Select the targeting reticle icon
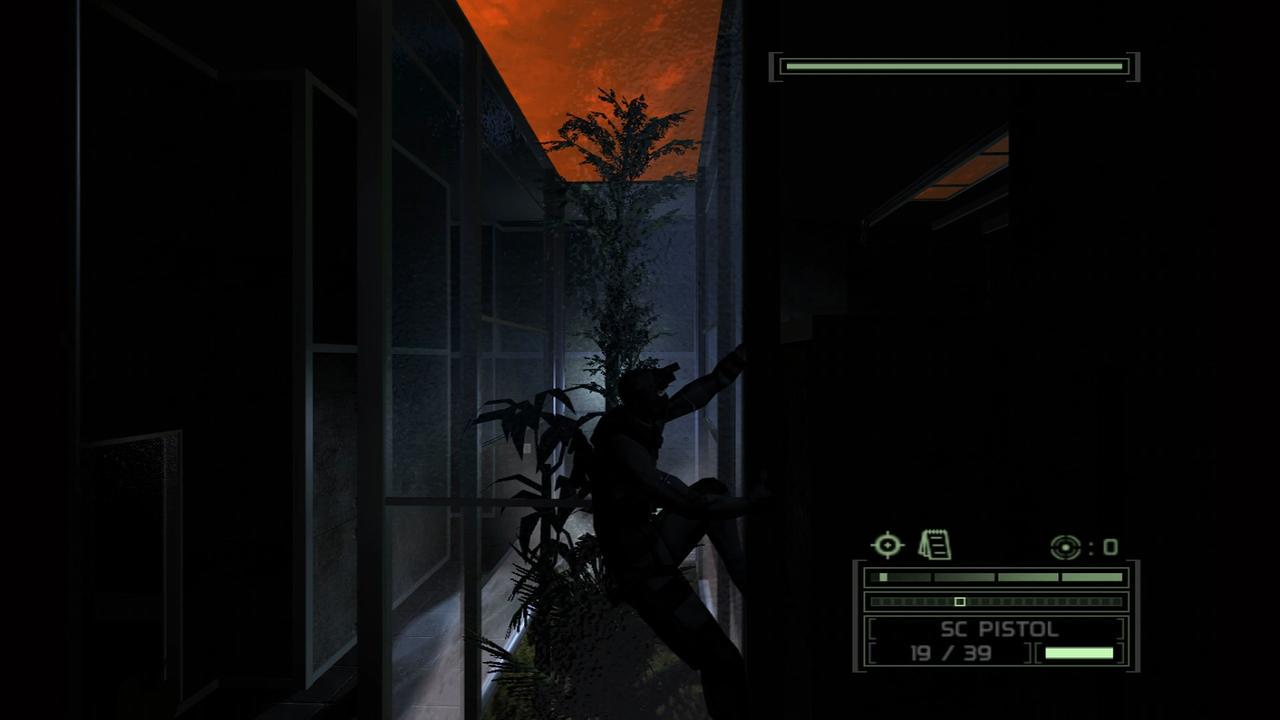Screen dimensions: 1280x720 tap(887, 545)
